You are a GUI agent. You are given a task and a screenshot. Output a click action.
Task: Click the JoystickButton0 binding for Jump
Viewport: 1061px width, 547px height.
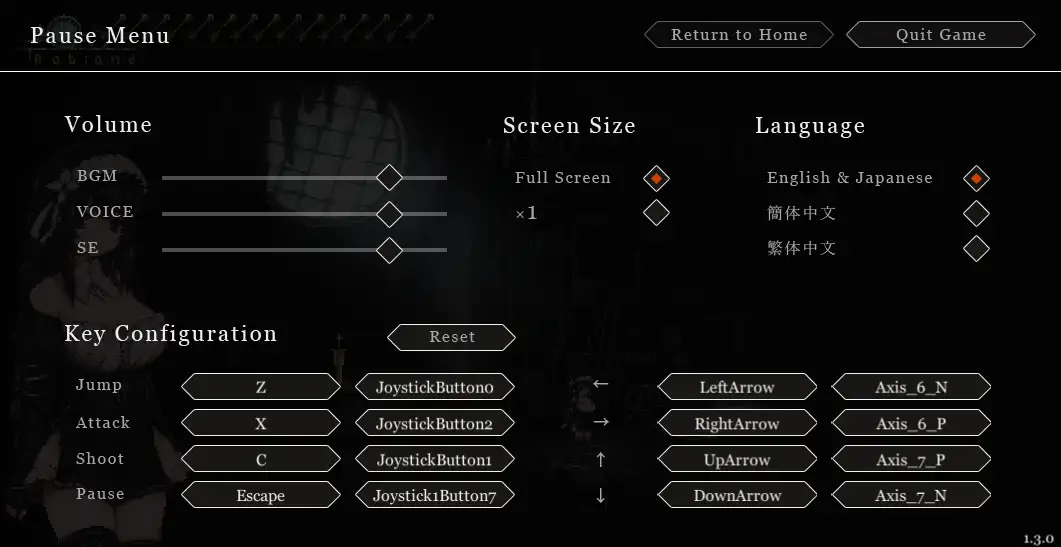[x=435, y=387]
